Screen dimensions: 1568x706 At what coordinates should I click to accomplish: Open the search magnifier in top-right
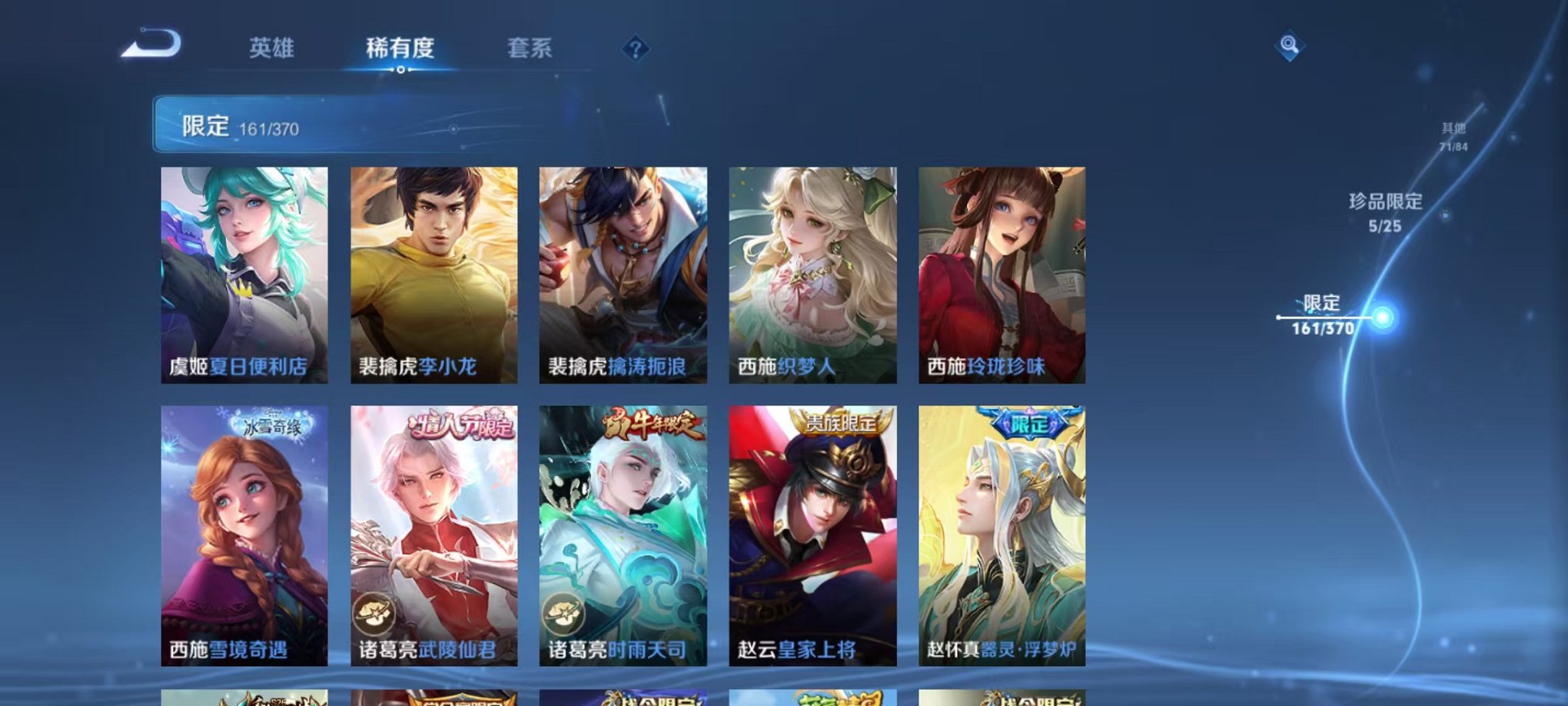click(1290, 46)
